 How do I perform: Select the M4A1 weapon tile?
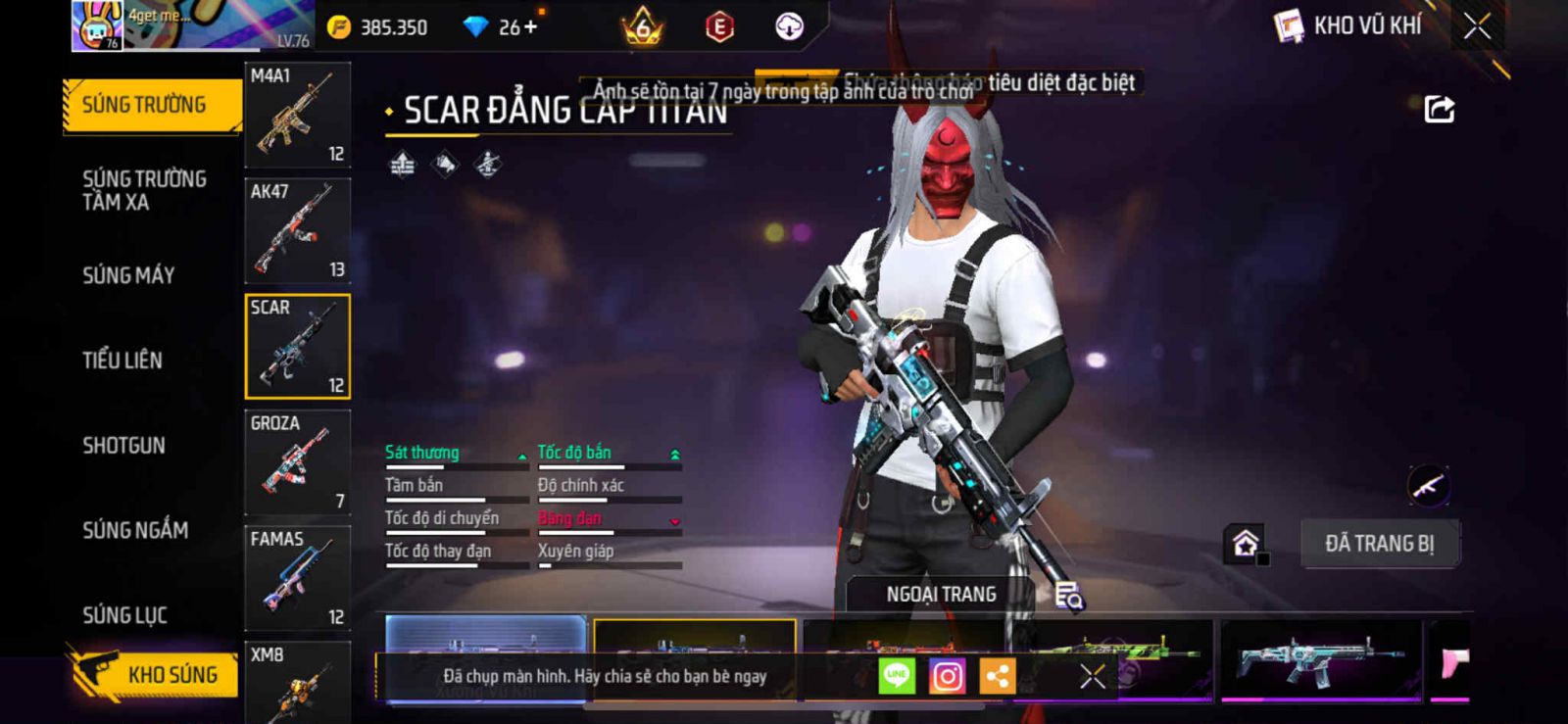click(297, 116)
